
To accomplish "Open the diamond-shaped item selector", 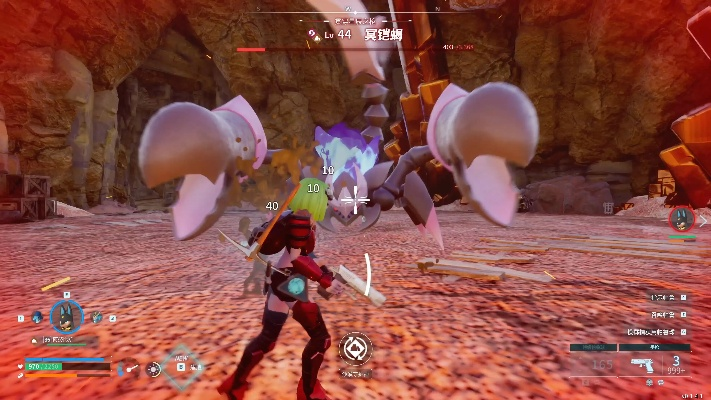I will pyautogui.click(x=181, y=364).
